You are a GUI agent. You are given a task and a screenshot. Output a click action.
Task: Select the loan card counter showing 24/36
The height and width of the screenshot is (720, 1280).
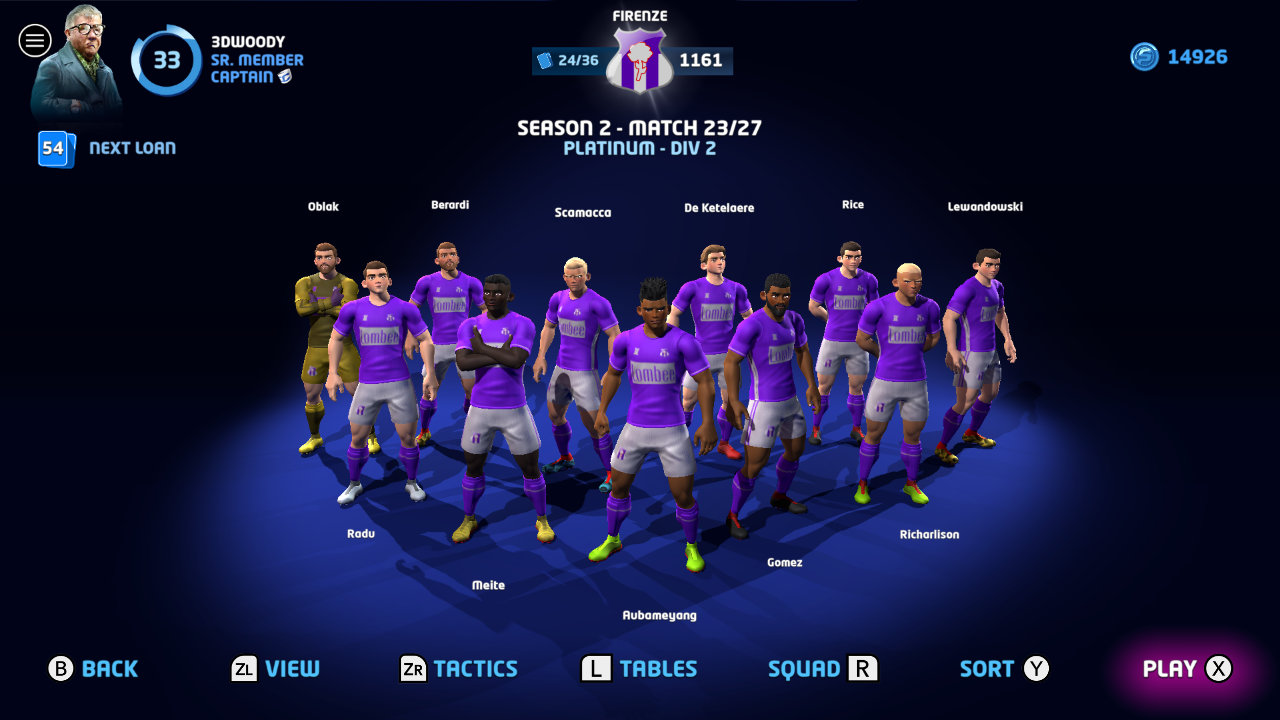click(x=570, y=59)
